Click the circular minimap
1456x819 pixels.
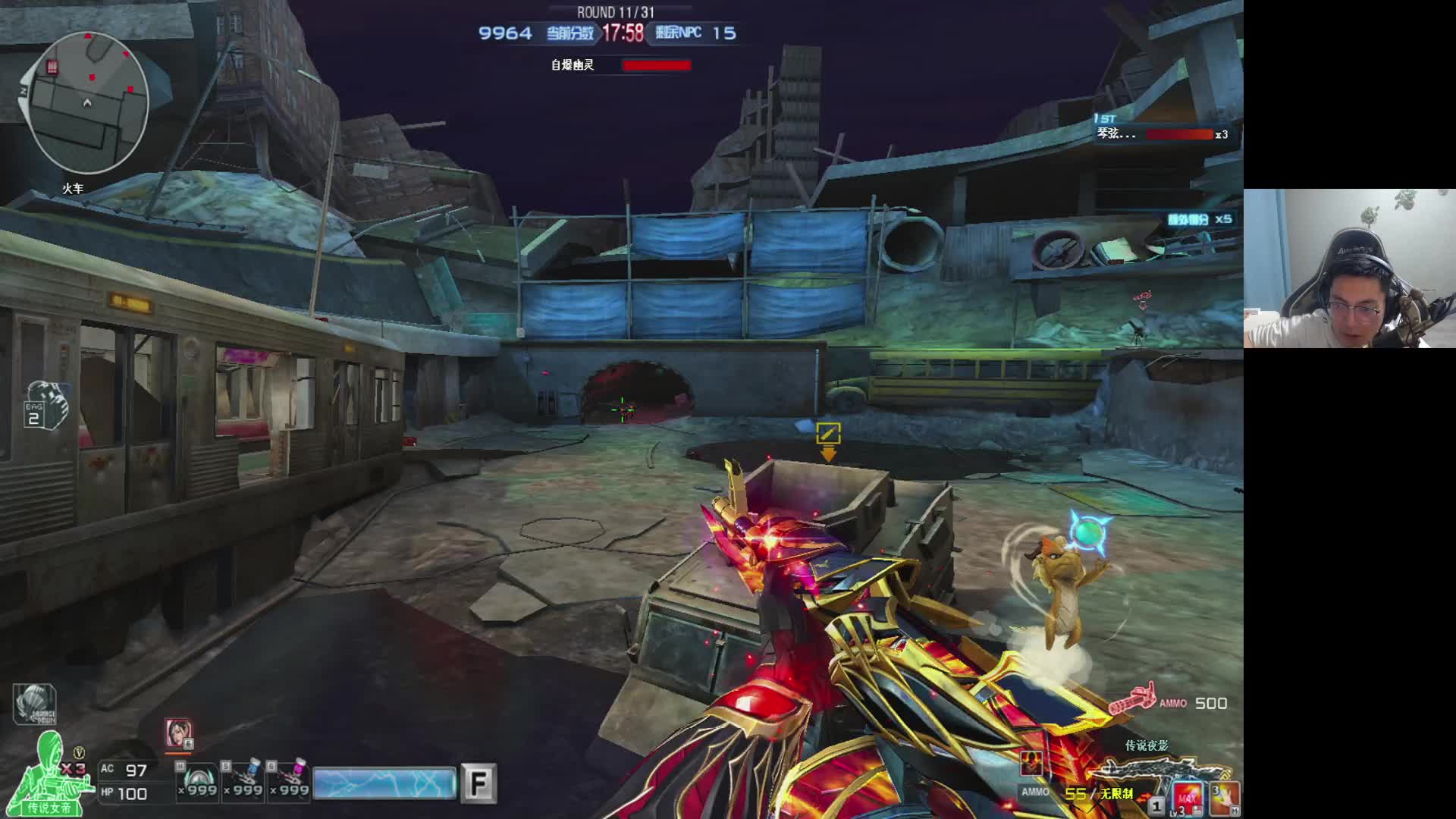tap(85, 103)
